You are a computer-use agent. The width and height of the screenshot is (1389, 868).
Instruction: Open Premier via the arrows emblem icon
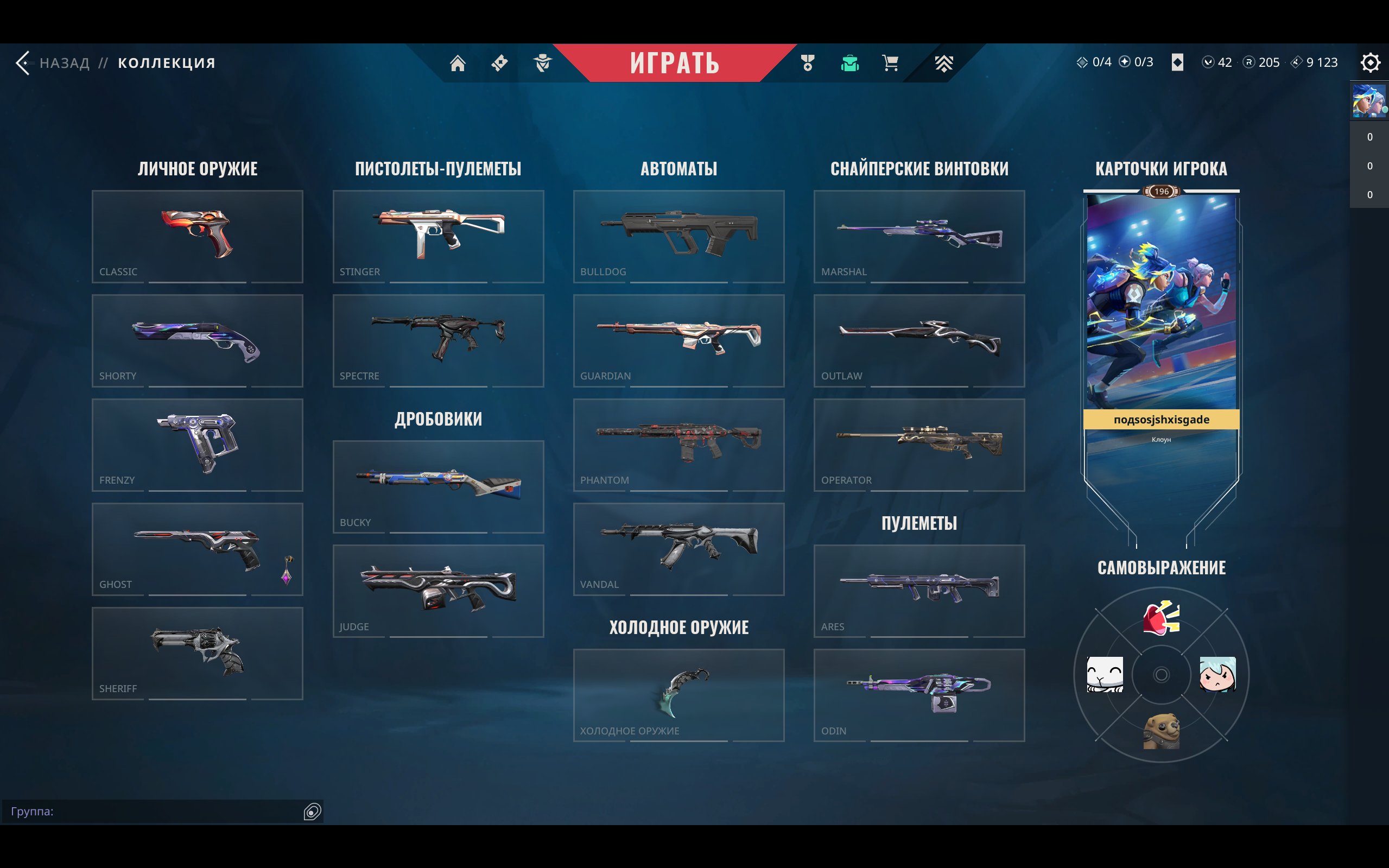coord(945,63)
